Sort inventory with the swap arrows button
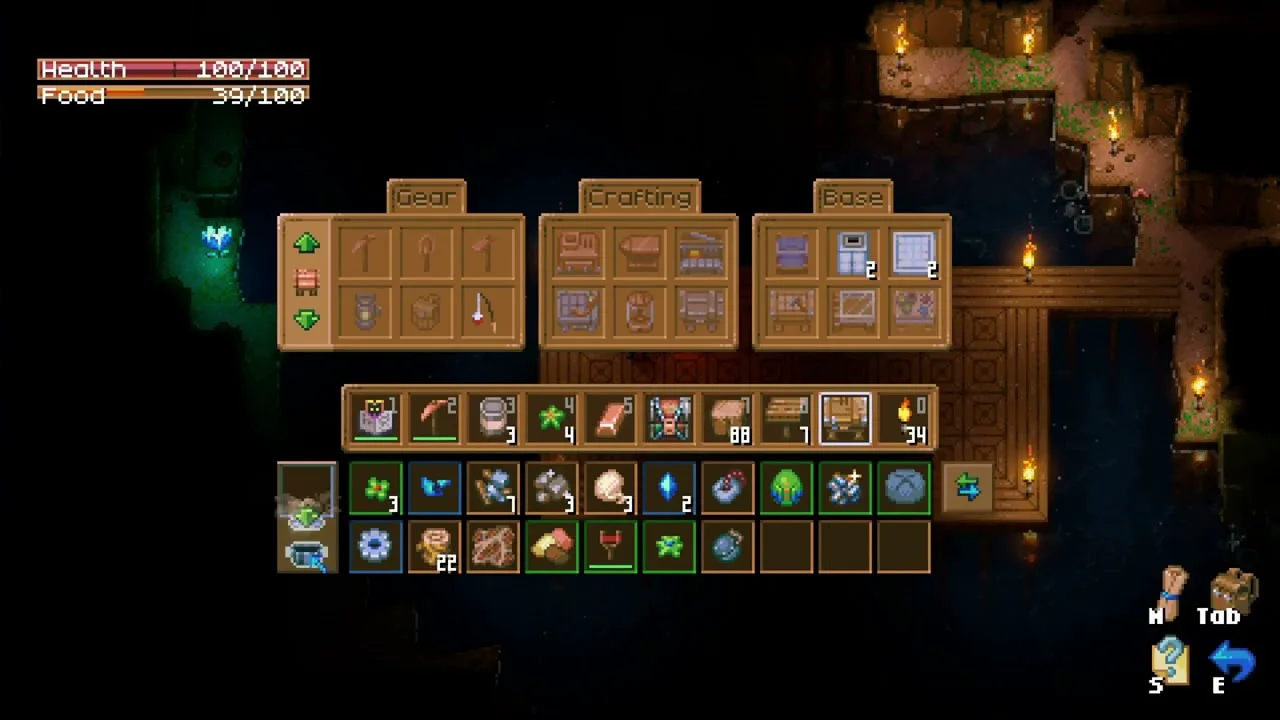 coord(967,488)
